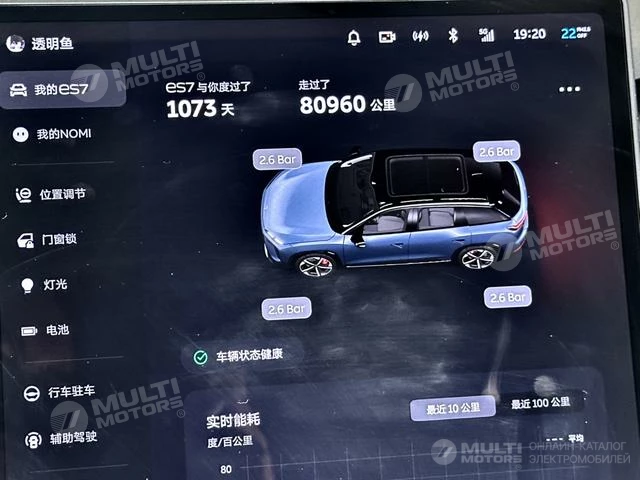Screen dimensions: 640x480
Task: Tap the notification bell icon
Action: [354, 37]
